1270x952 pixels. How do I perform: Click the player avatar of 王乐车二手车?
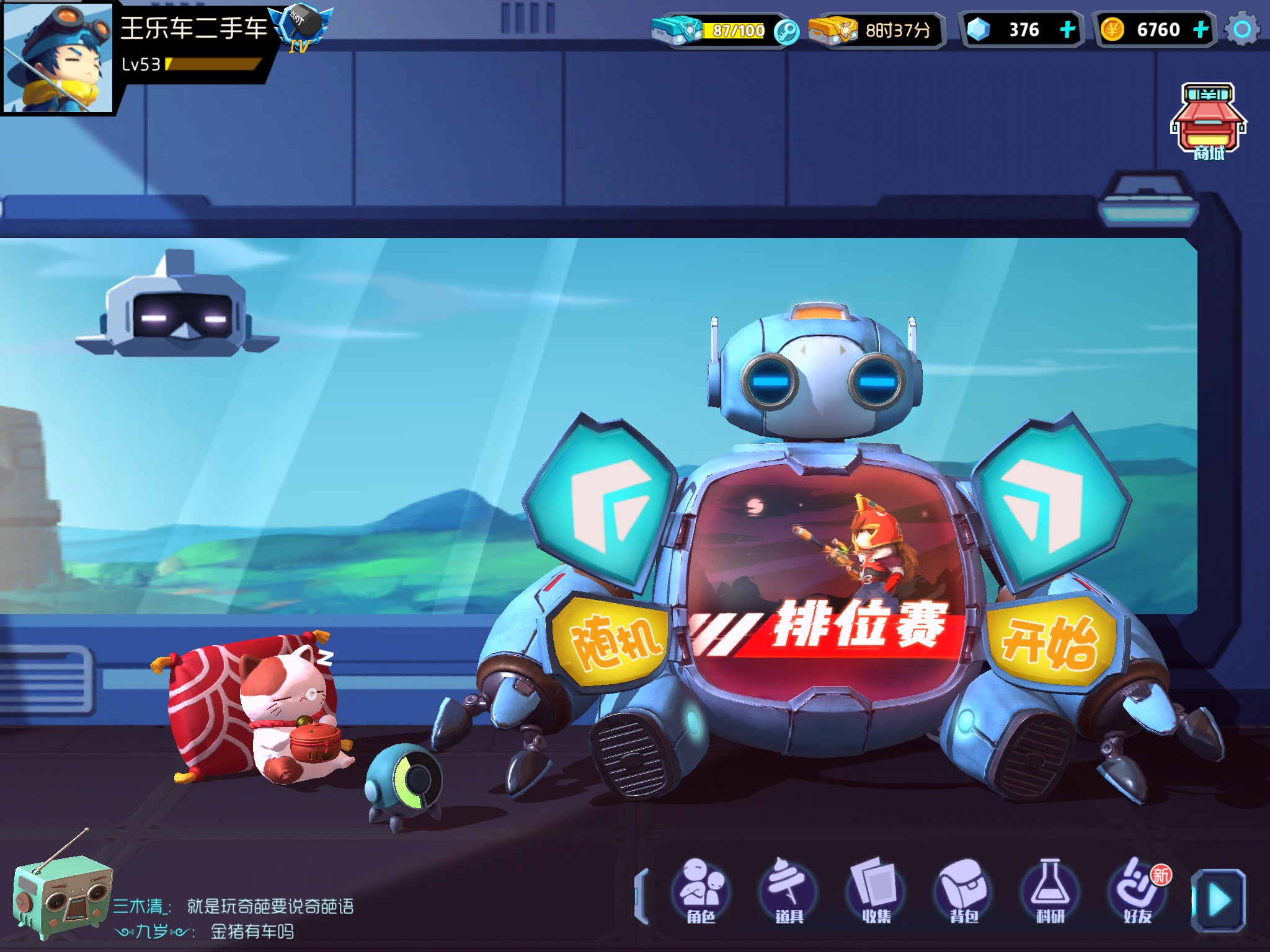59,59
